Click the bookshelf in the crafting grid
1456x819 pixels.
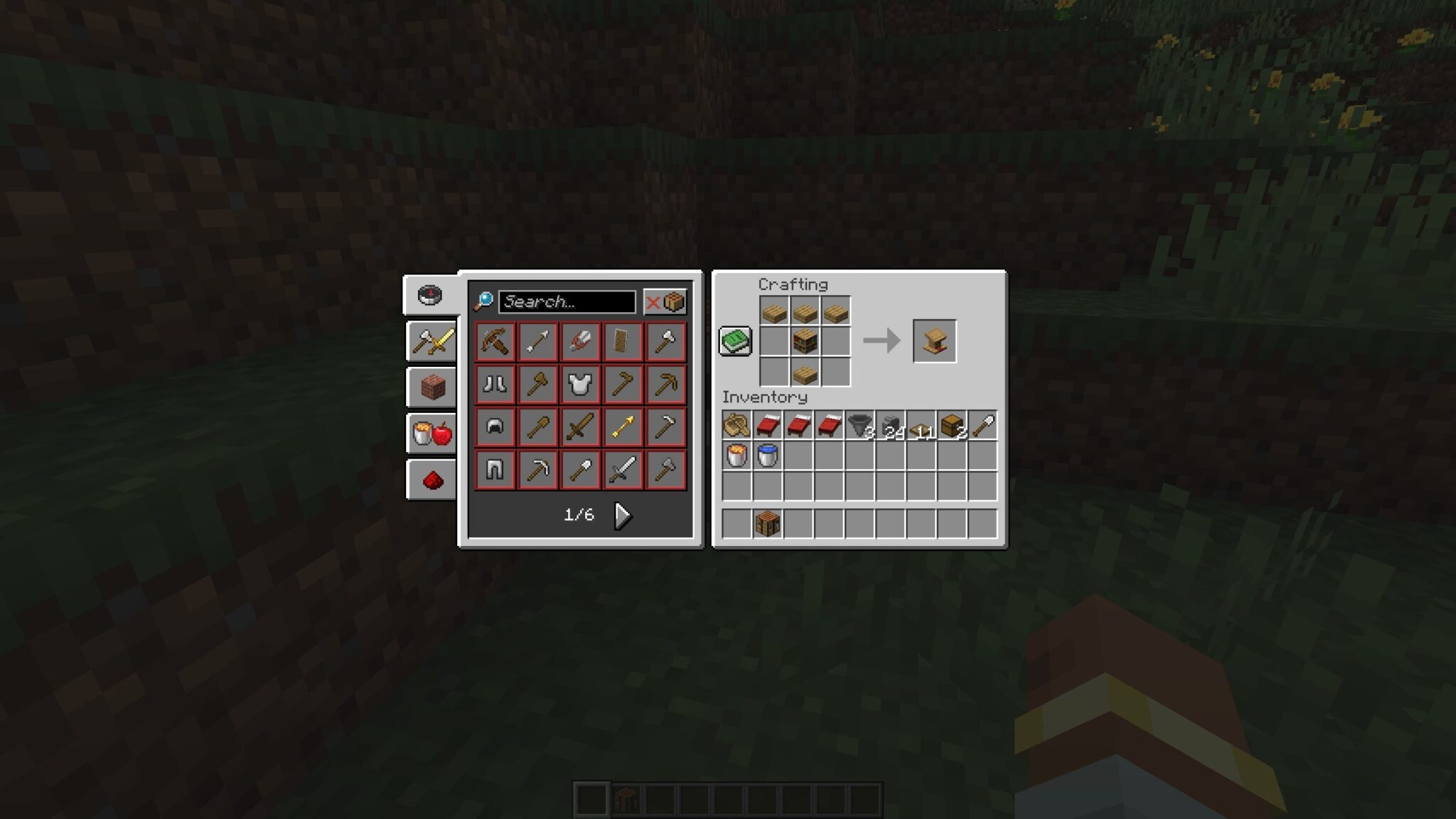(805, 342)
